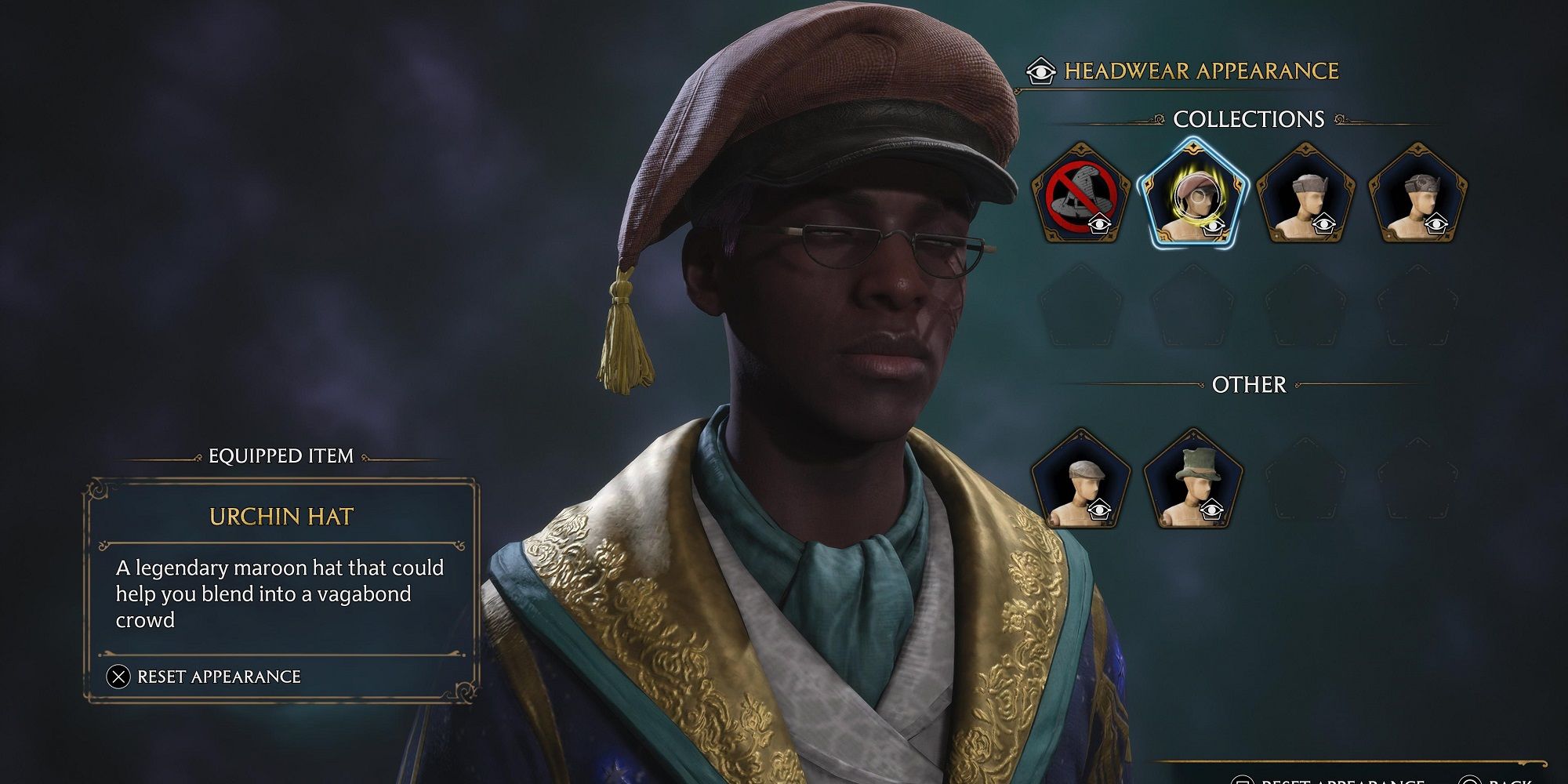Viewport: 1568px width, 784px height.
Task: Toggle the eye badge on the fur cap tile
Action: click(1325, 223)
